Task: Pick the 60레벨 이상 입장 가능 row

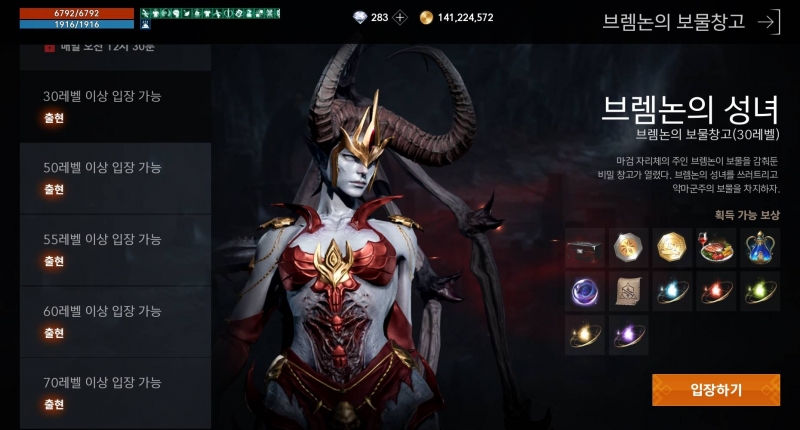Action: click(x=115, y=321)
